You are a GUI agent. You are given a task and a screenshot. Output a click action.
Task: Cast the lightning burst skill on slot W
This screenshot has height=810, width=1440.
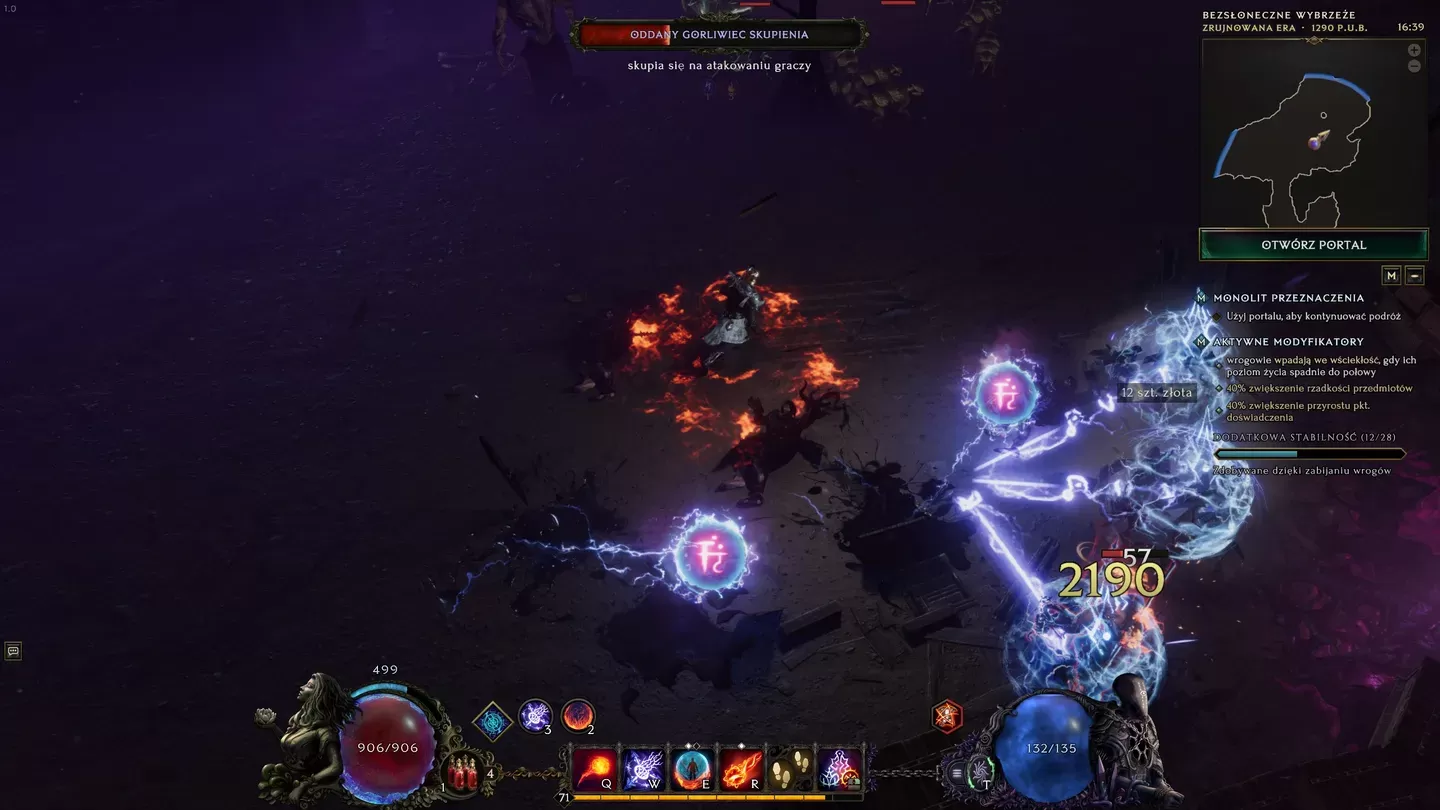click(x=643, y=770)
